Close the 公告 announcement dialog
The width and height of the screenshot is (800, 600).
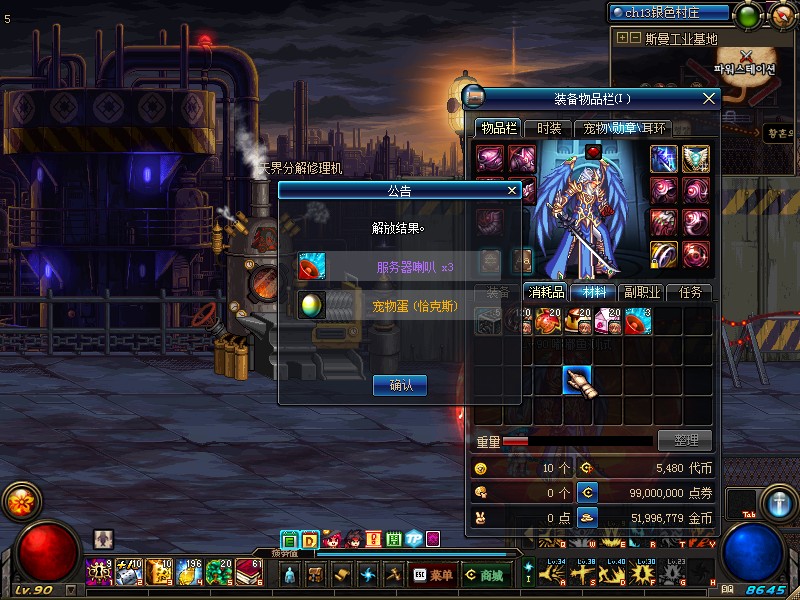point(512,190)
